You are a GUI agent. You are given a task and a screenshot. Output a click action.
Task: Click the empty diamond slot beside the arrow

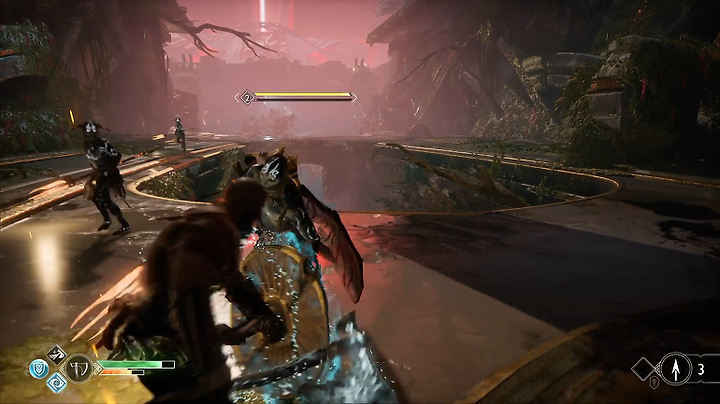643,369
